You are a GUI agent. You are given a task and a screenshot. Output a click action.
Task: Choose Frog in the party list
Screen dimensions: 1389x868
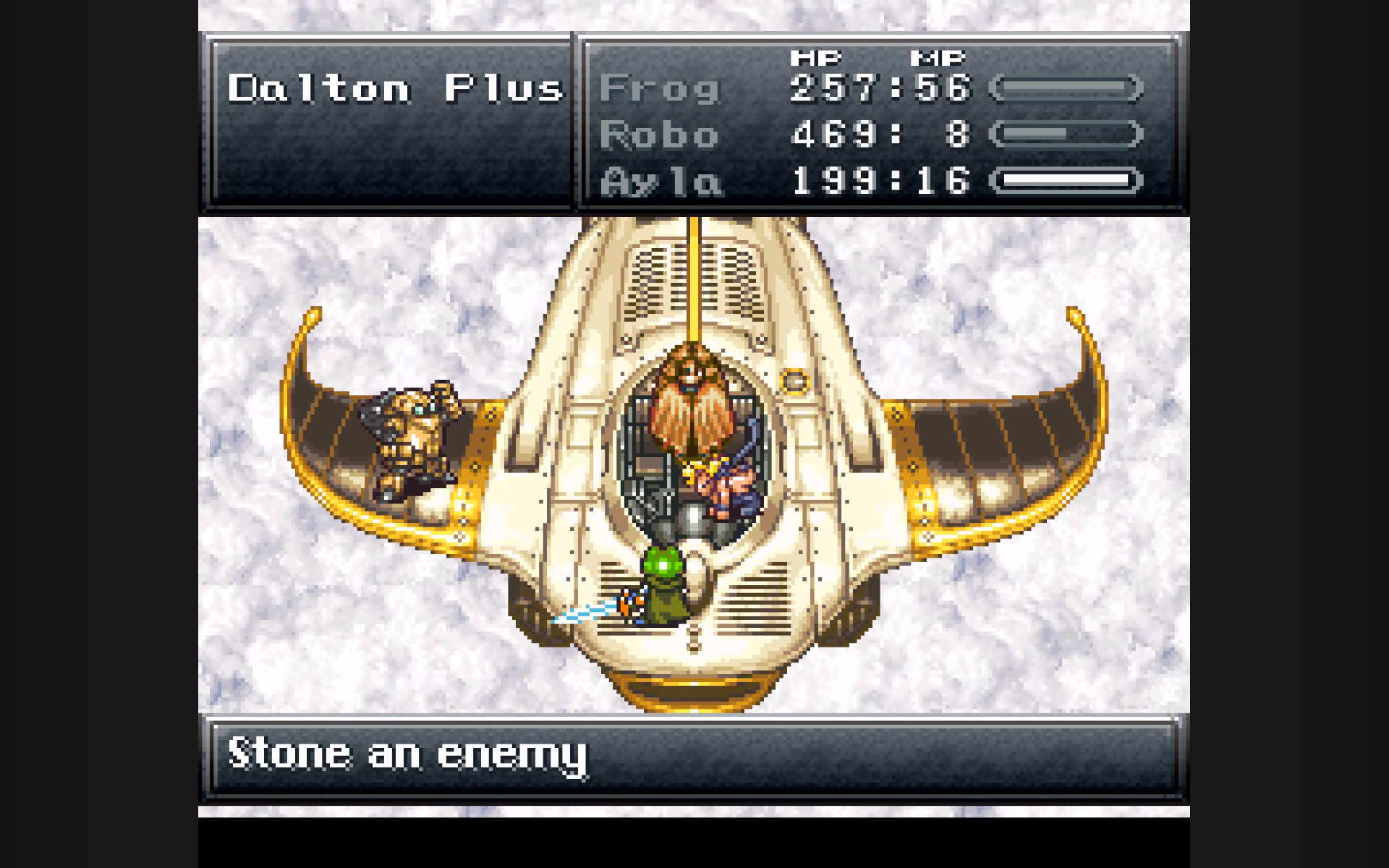(x=659, y=89)
